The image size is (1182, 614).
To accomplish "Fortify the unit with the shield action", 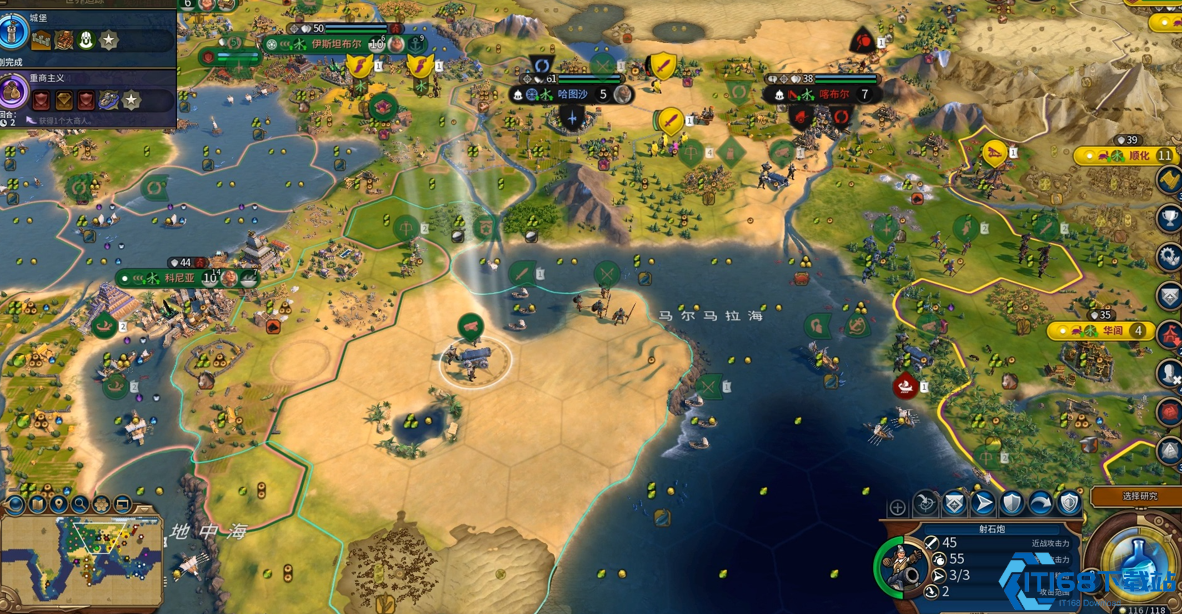I will coord(1012,504).
